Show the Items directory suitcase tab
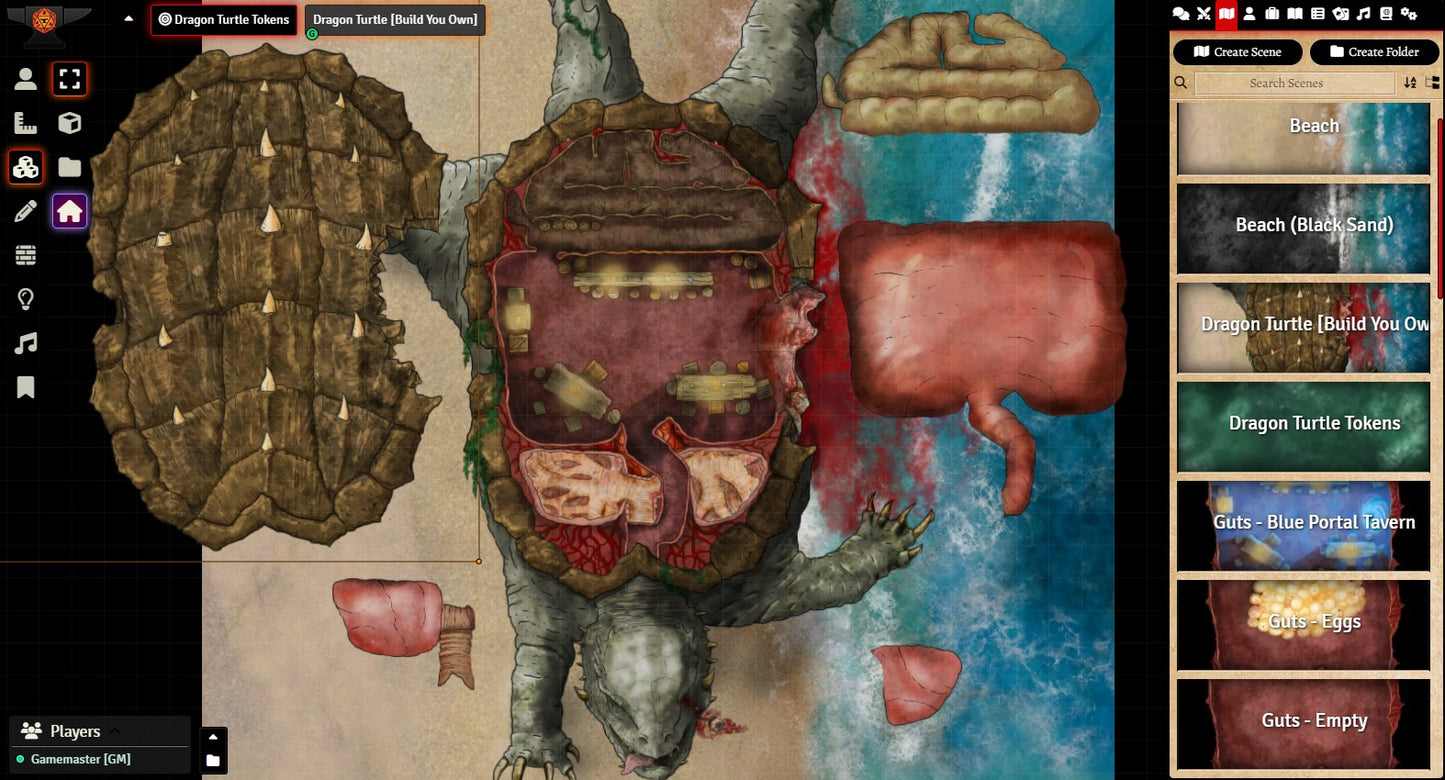 (1272, 13)
